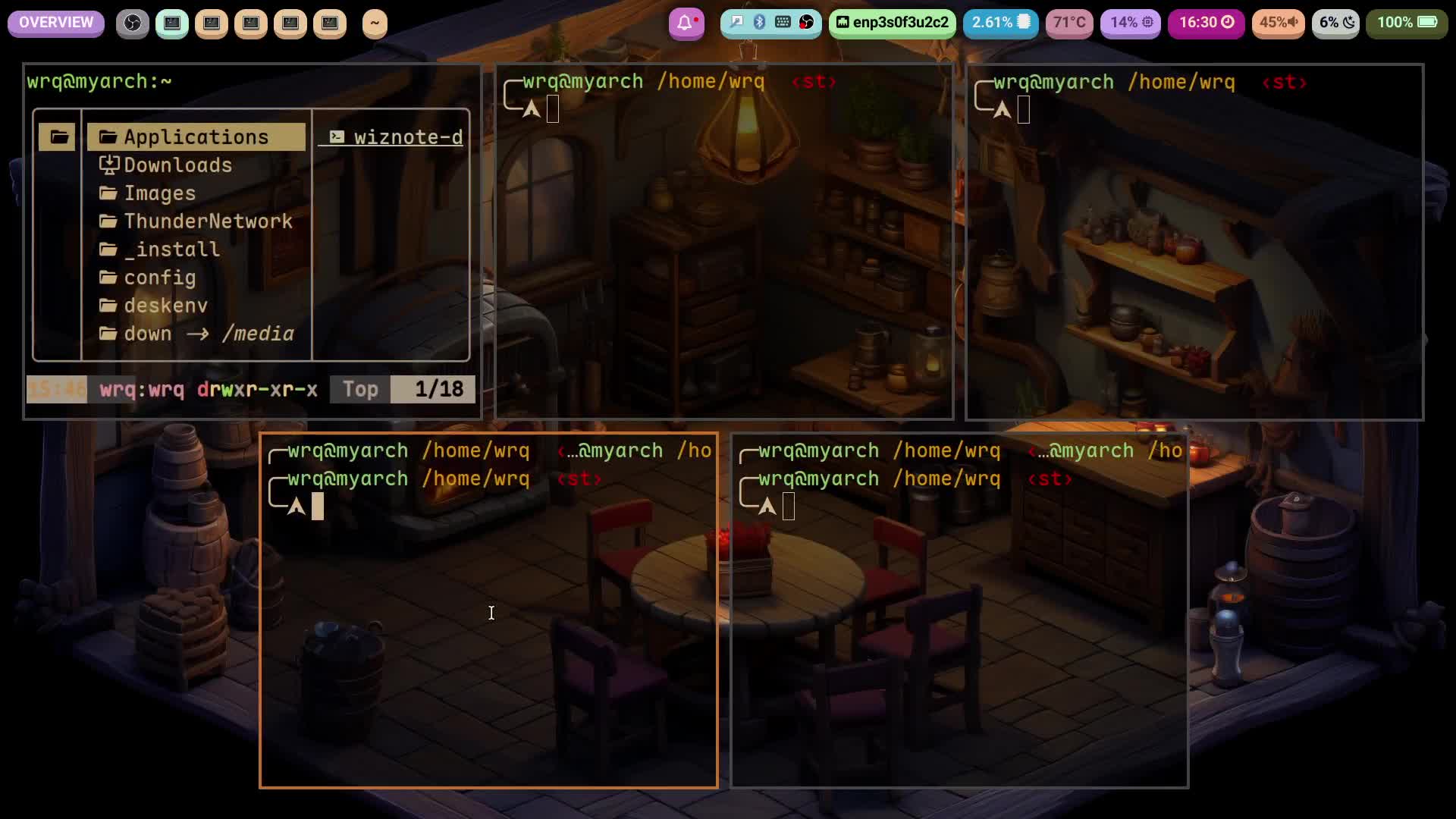Open the notification bell
The width and height of the screenshot is (1456, 819).
point(686,24)
